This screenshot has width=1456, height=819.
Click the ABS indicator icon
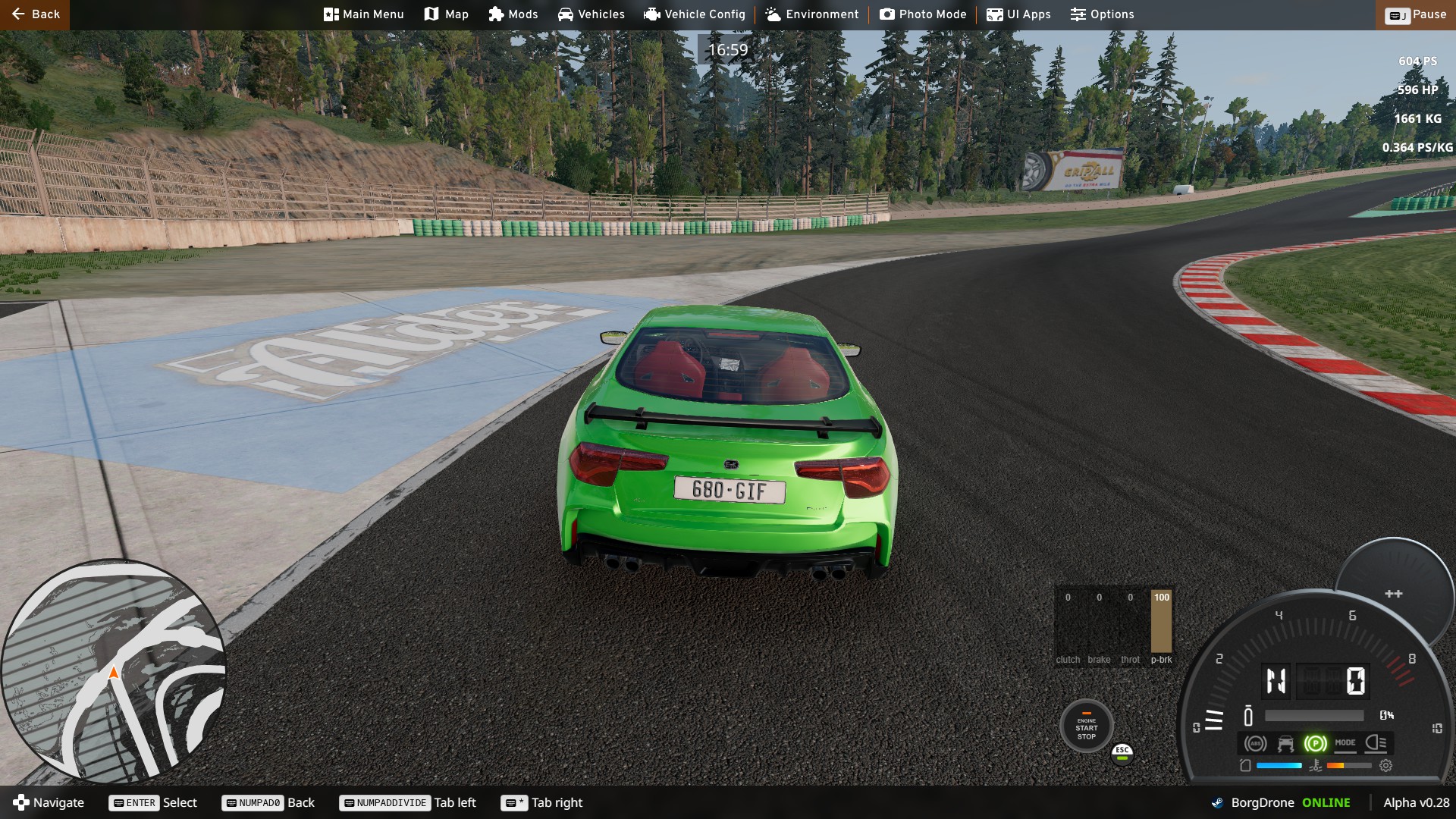coord(1255,744)
